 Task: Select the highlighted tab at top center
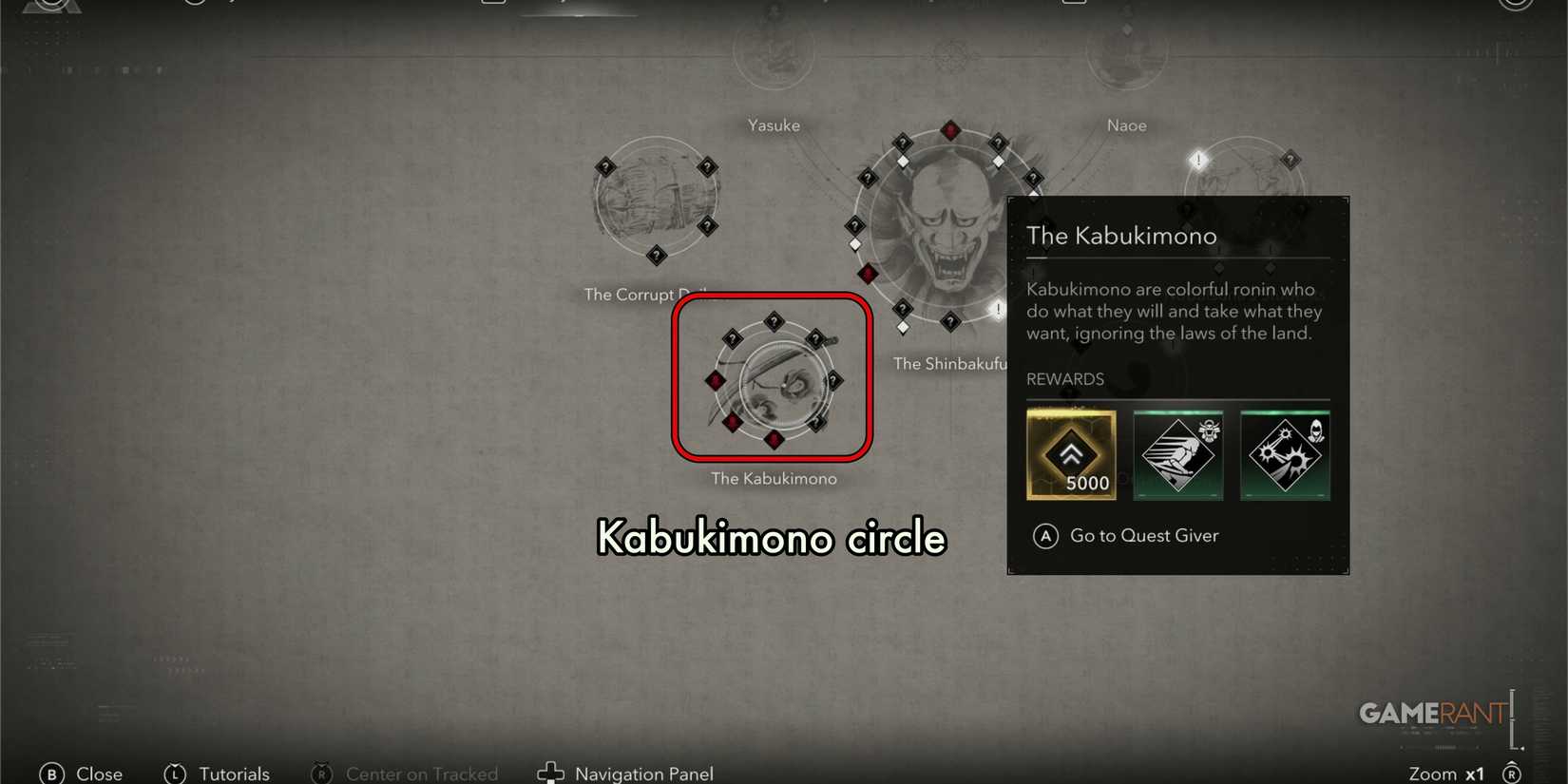click(x=578, y=8)
